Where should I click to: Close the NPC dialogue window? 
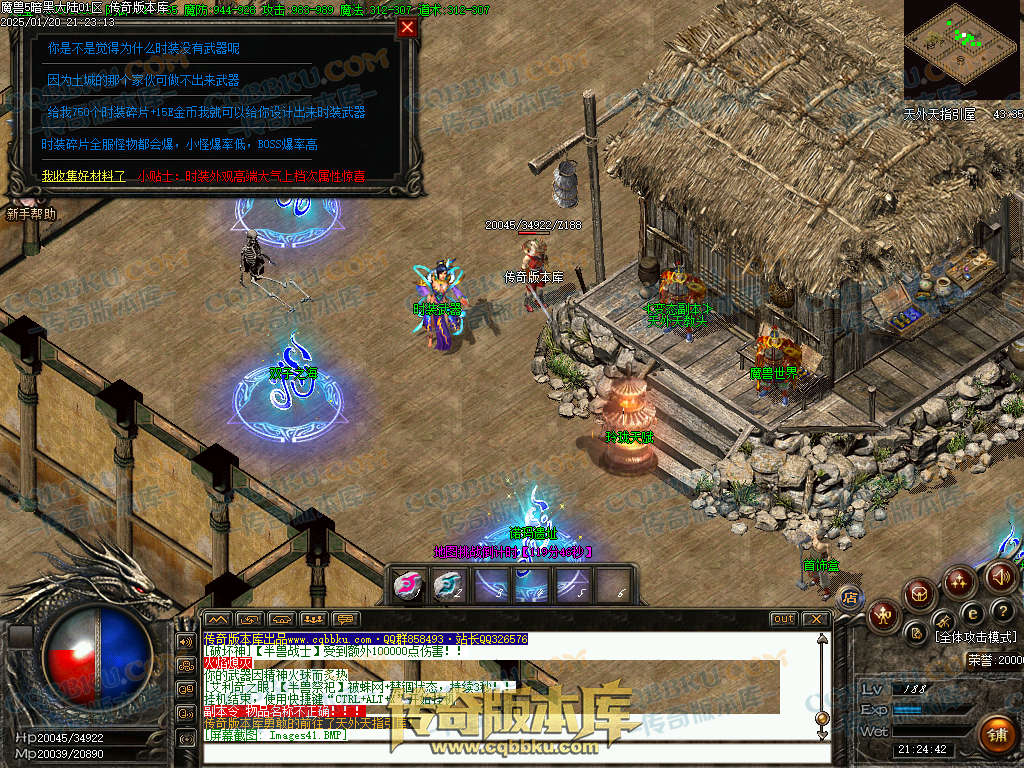coord(407,28)
